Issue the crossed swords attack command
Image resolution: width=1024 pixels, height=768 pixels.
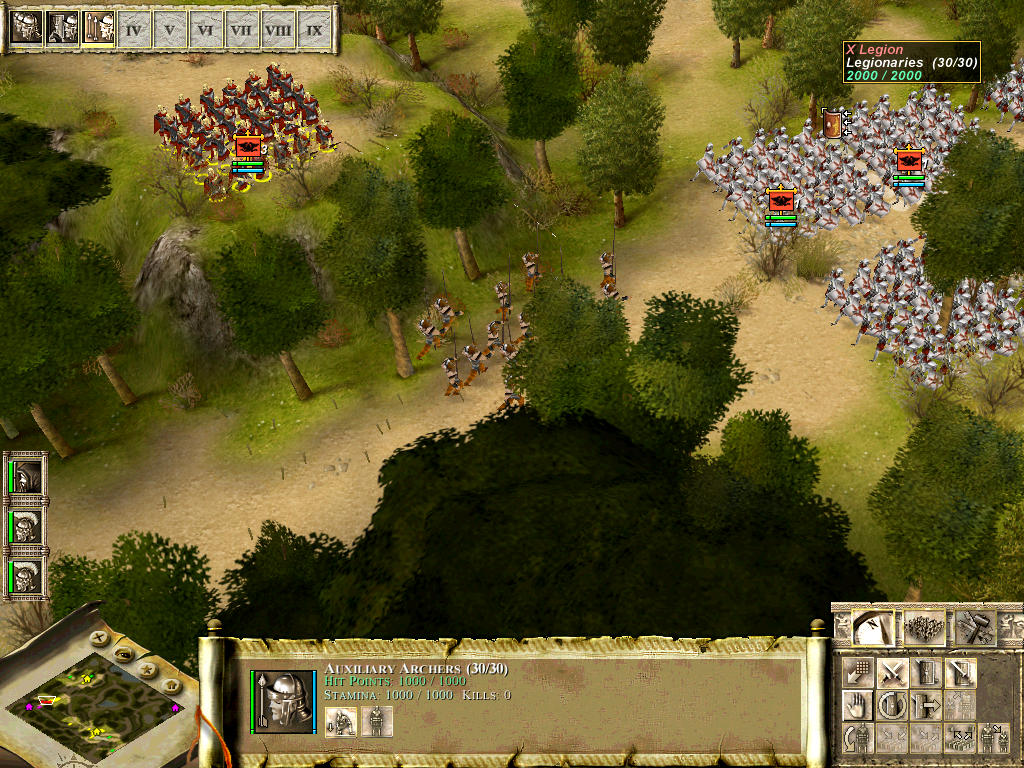[x=892, y=673]
